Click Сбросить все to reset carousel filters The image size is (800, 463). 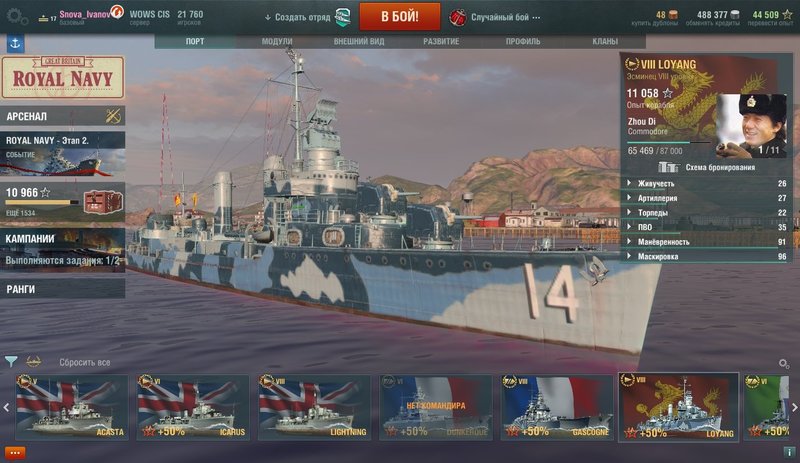coord(84,362)
